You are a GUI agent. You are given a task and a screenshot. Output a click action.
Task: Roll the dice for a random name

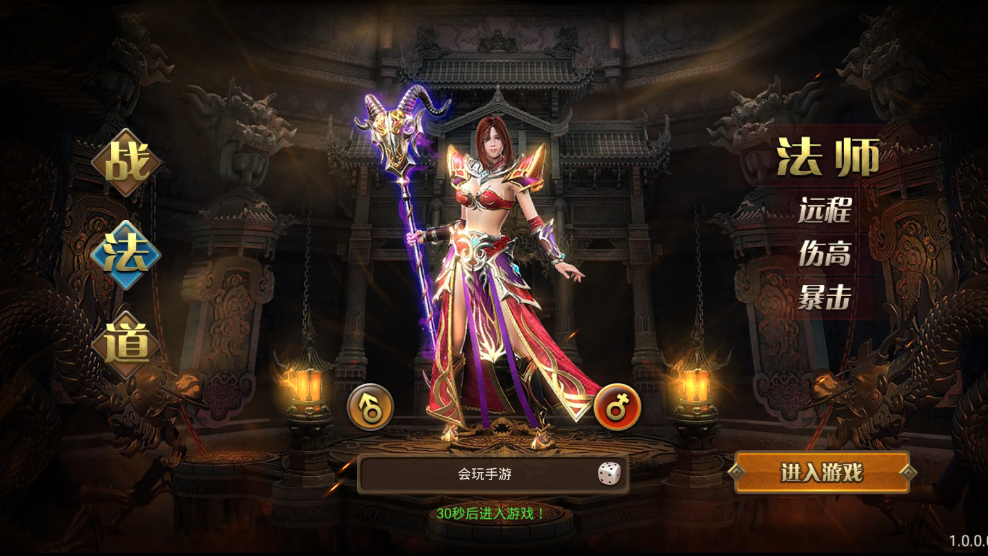pos(608,474)
